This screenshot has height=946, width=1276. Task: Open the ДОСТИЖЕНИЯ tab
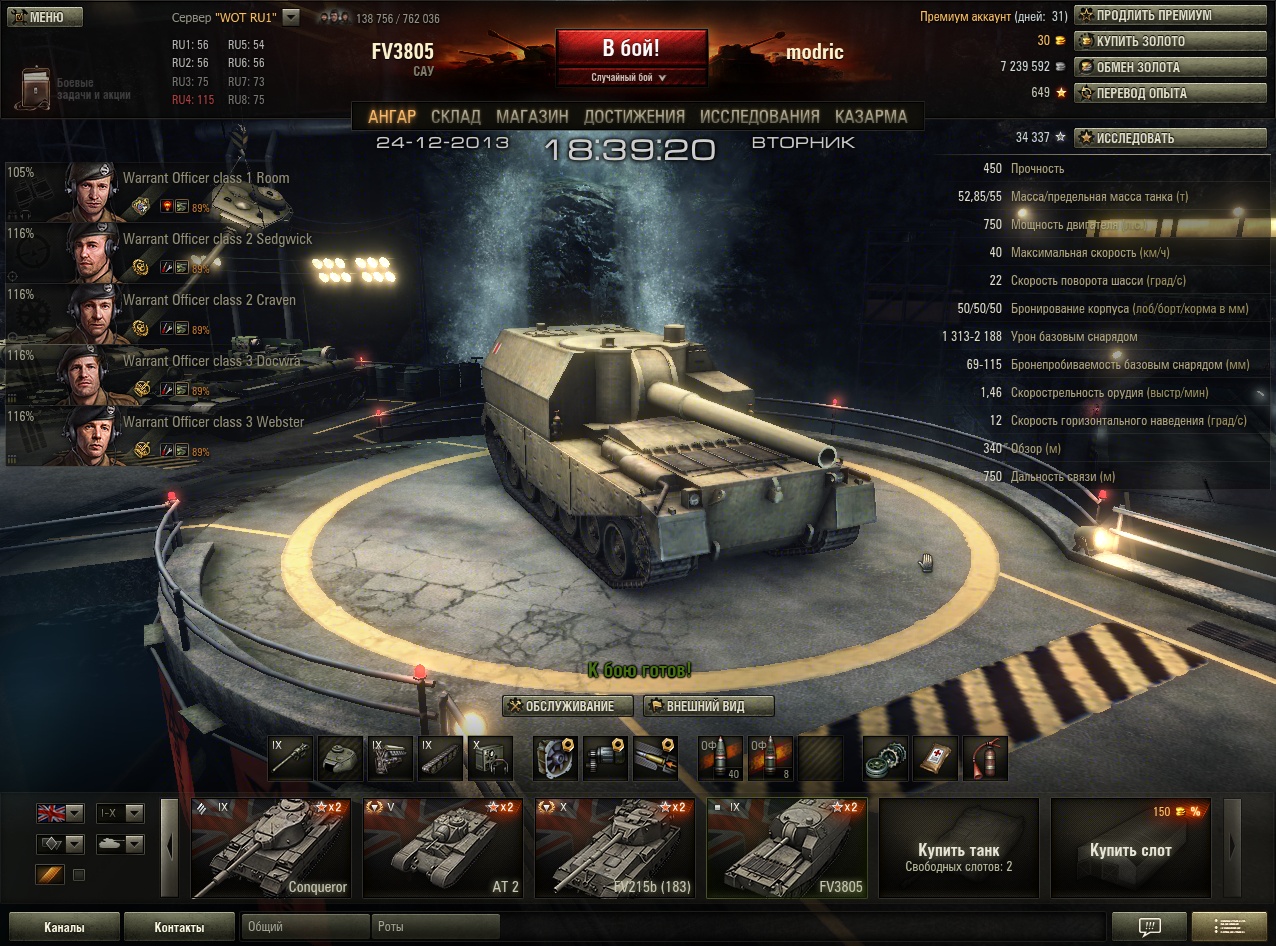634,116
